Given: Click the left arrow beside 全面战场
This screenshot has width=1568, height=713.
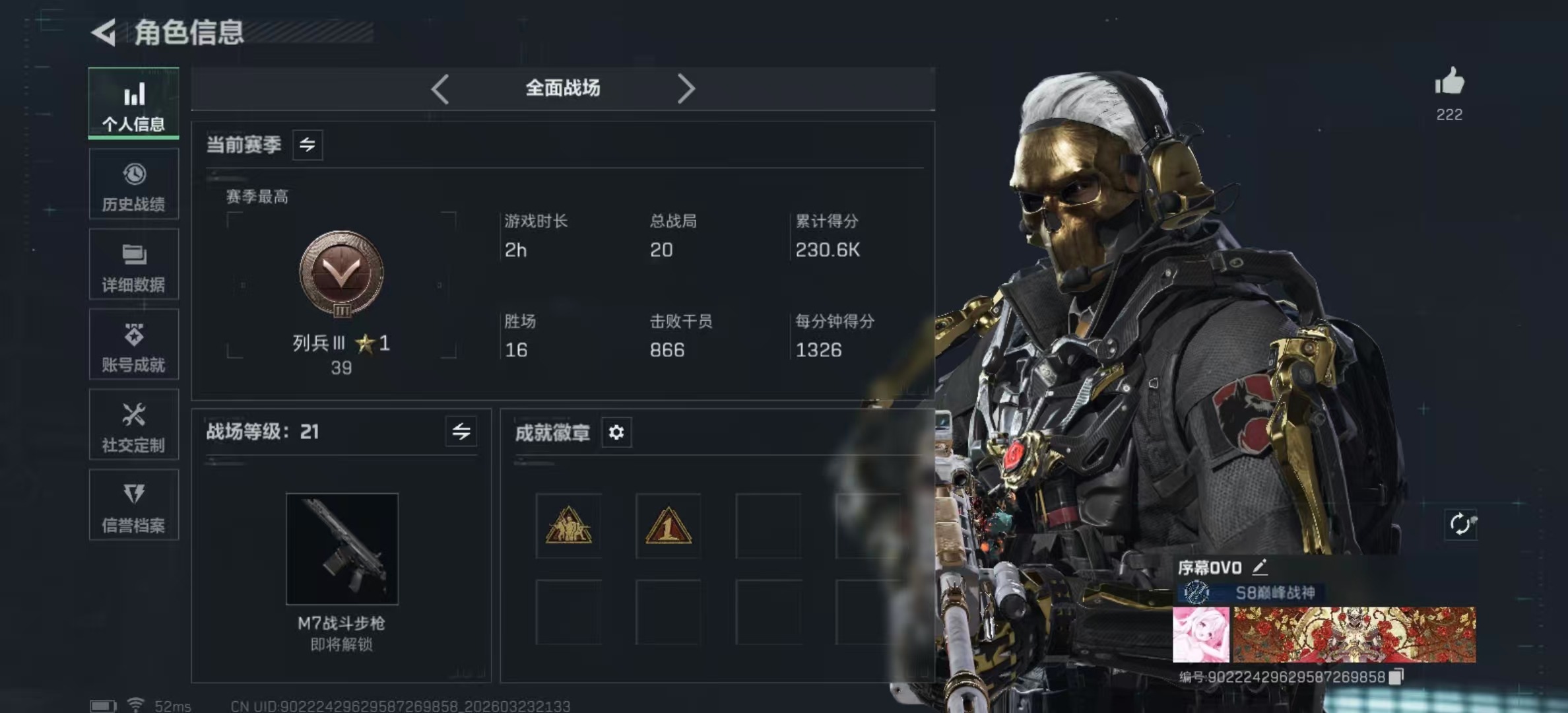Looking at the screenshot, I should pyautogui.click(x=440, y=88).
